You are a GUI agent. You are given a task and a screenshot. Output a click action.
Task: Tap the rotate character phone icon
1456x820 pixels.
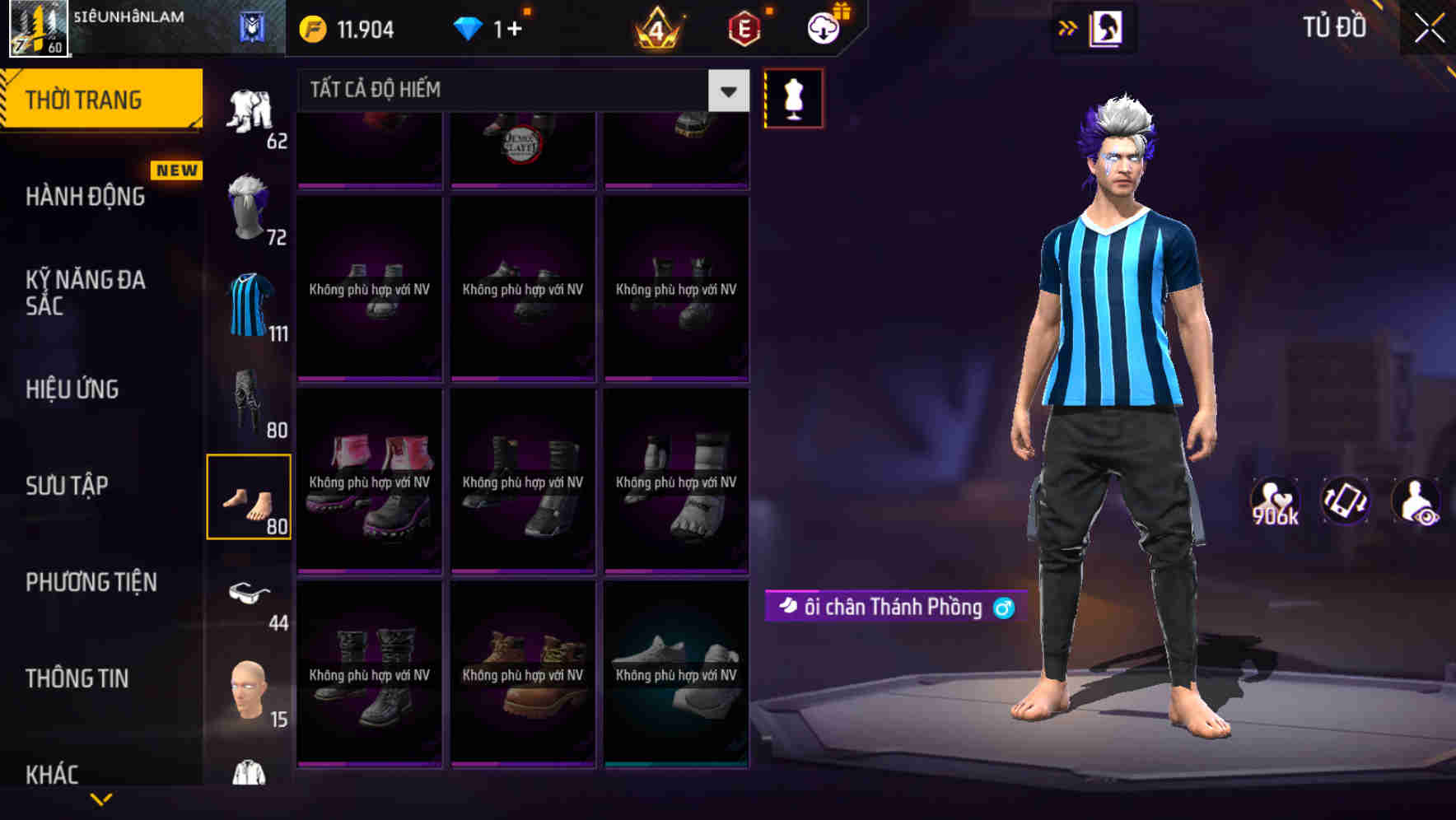pos(1346,501)
